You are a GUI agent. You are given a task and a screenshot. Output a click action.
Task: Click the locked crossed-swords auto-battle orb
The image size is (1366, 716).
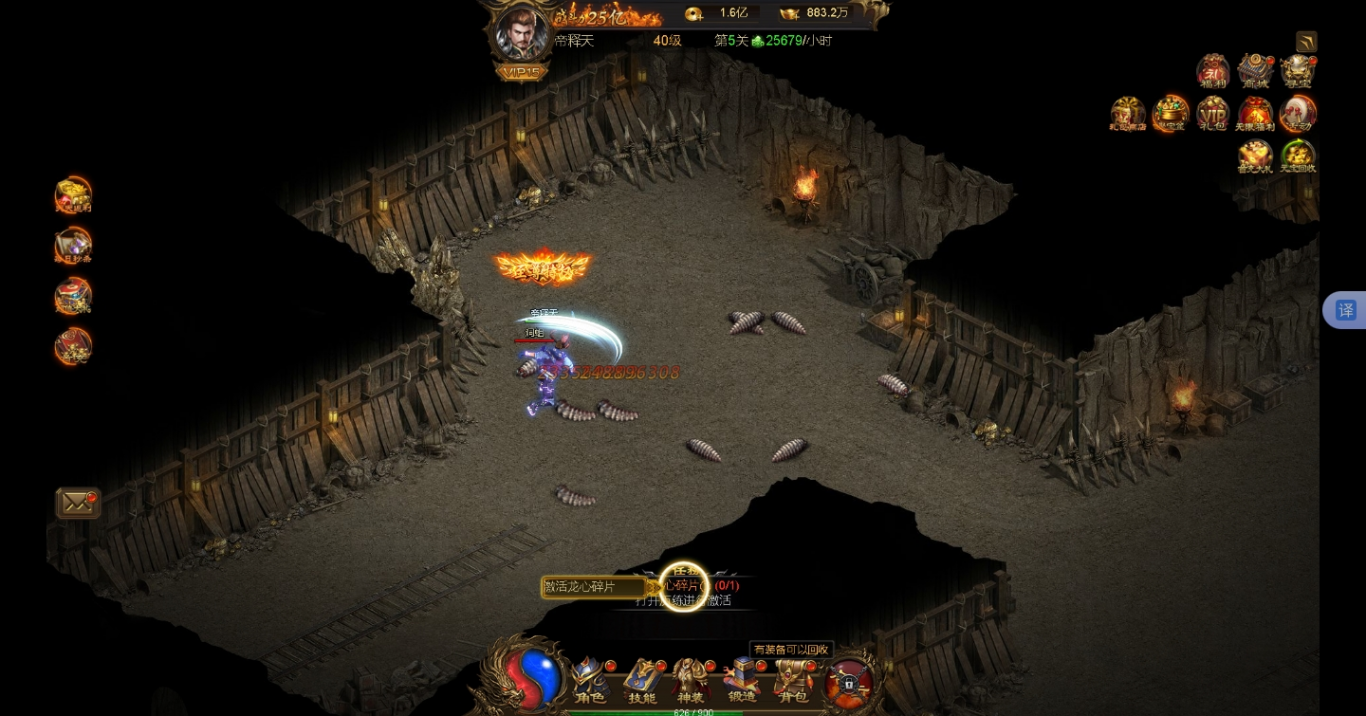coord(849,682)
